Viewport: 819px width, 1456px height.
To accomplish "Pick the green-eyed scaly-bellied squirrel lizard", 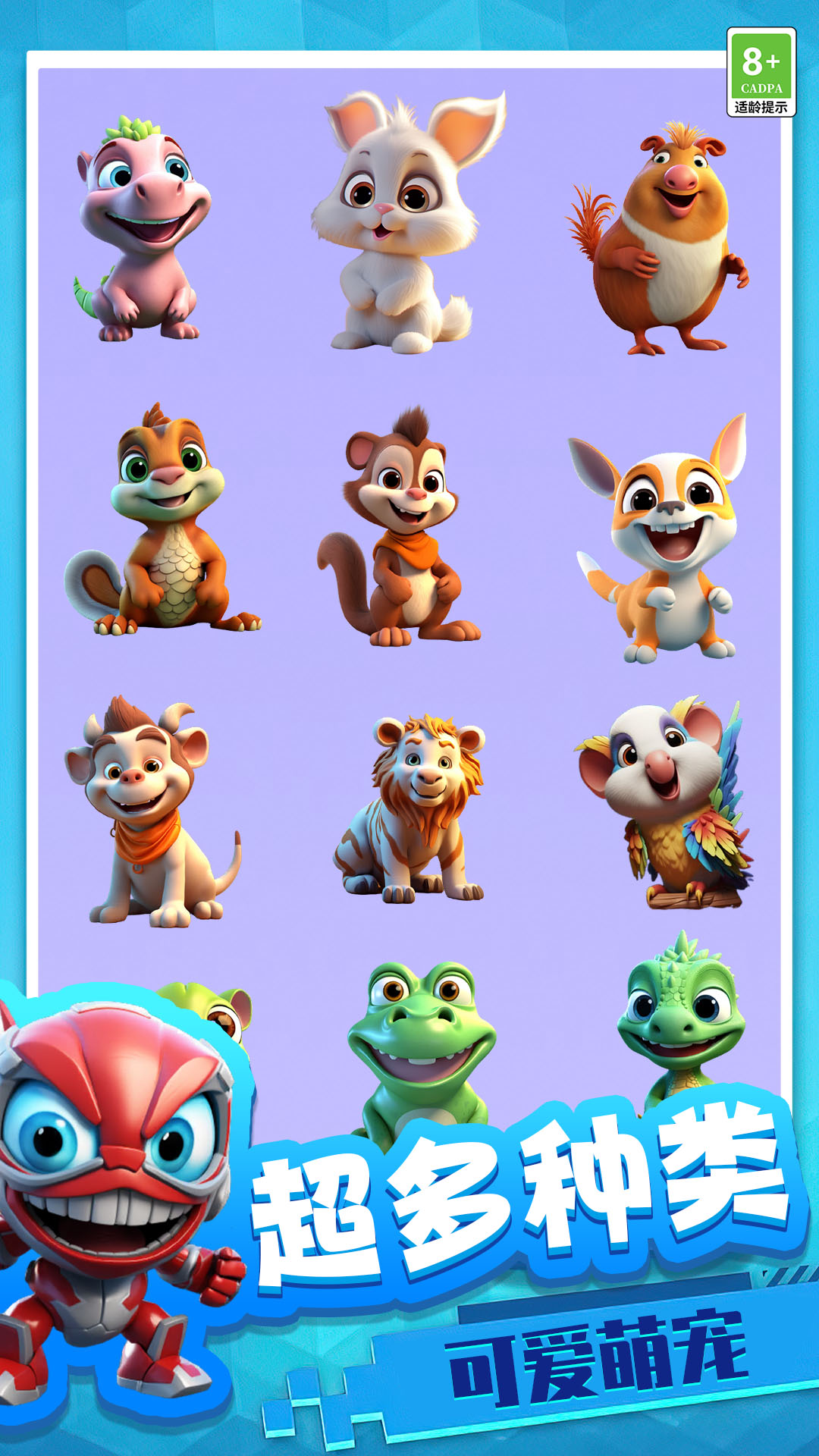I will 162,523.
